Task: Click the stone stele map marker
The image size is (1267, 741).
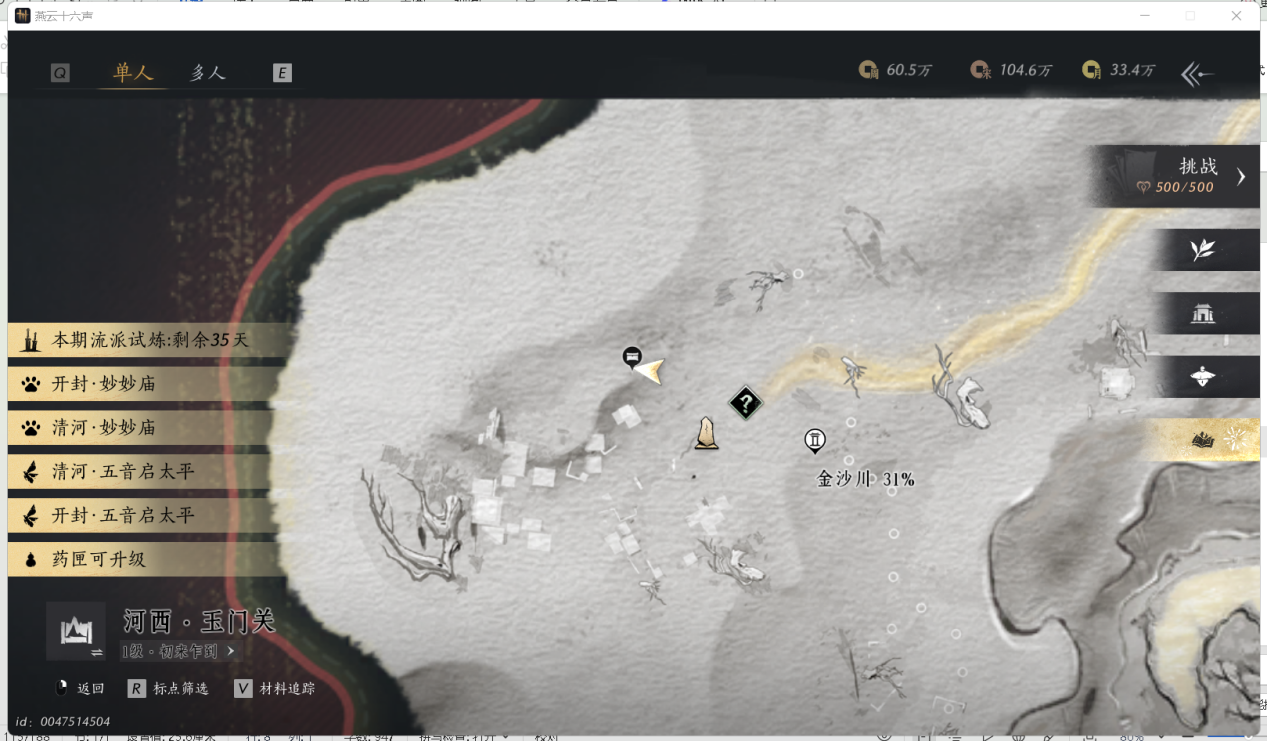Action: pos(706,434)
